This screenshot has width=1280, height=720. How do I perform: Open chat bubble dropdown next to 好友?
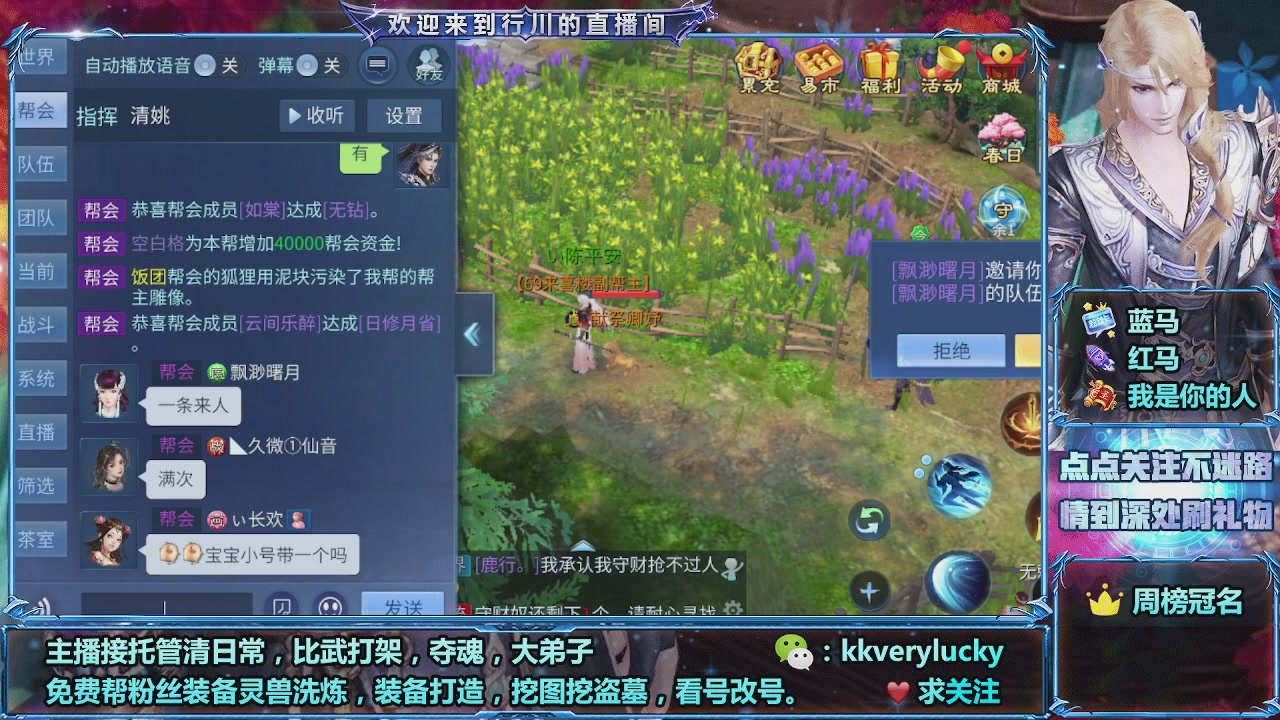tap(377, 65)
